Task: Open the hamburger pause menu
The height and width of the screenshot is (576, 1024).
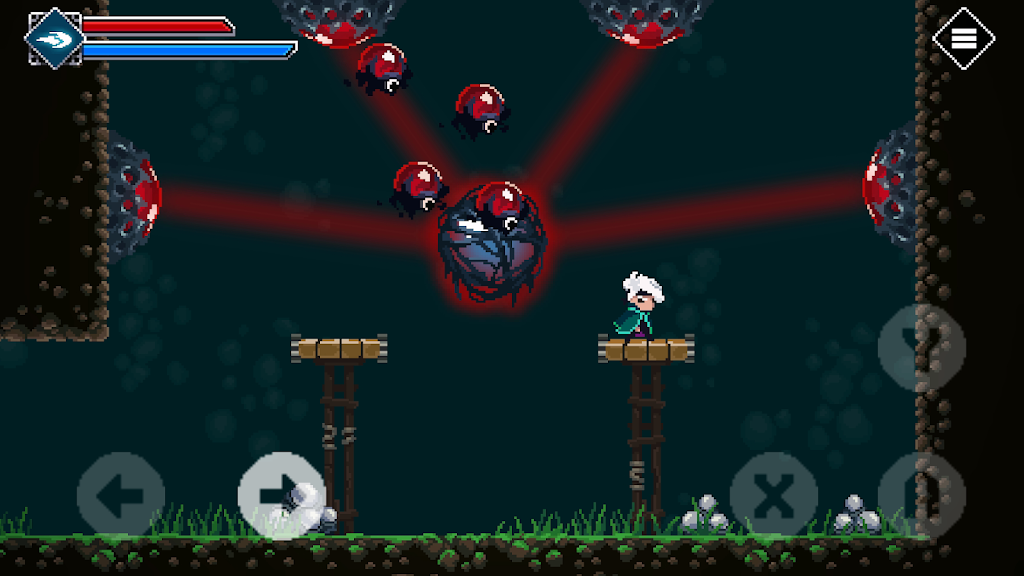Action: [963, 39]
